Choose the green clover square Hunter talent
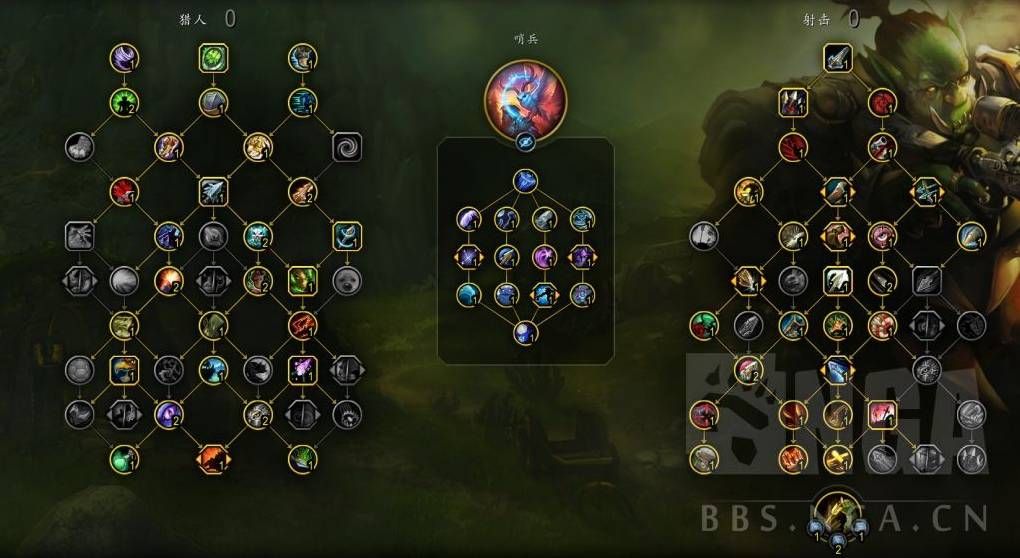Screen dimensions: 1020x558 click(213, 57)
